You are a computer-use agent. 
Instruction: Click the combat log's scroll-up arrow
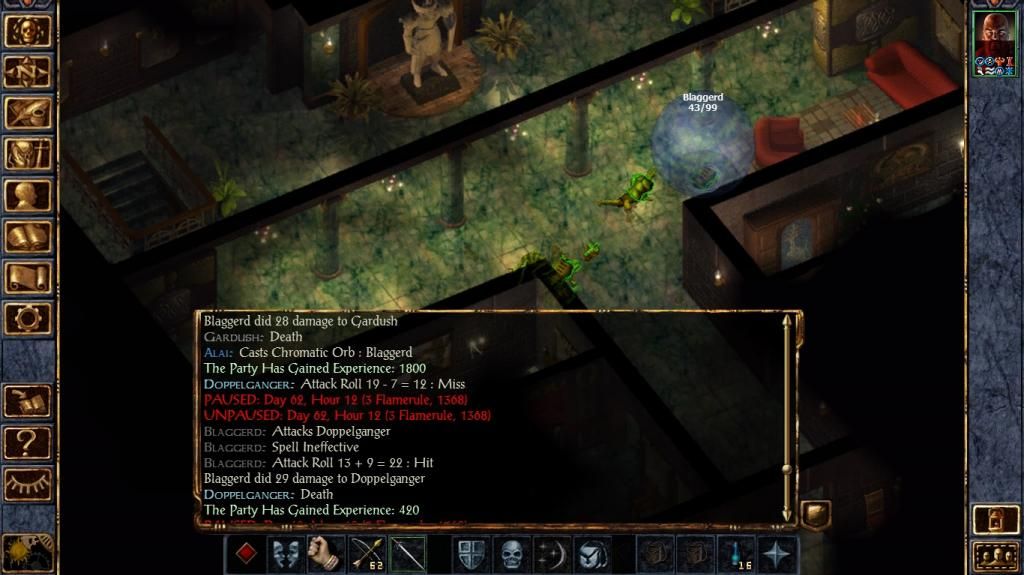click(787, 322)
